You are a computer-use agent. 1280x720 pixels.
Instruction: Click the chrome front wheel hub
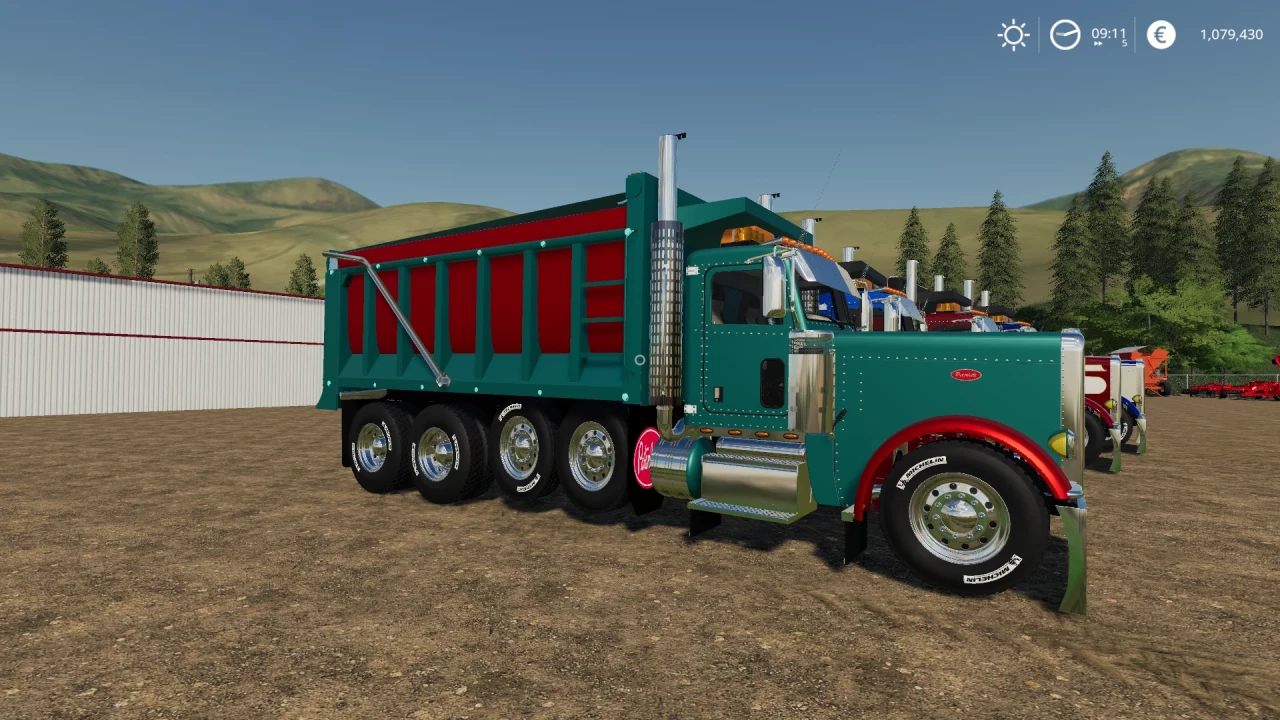(957, 515)
